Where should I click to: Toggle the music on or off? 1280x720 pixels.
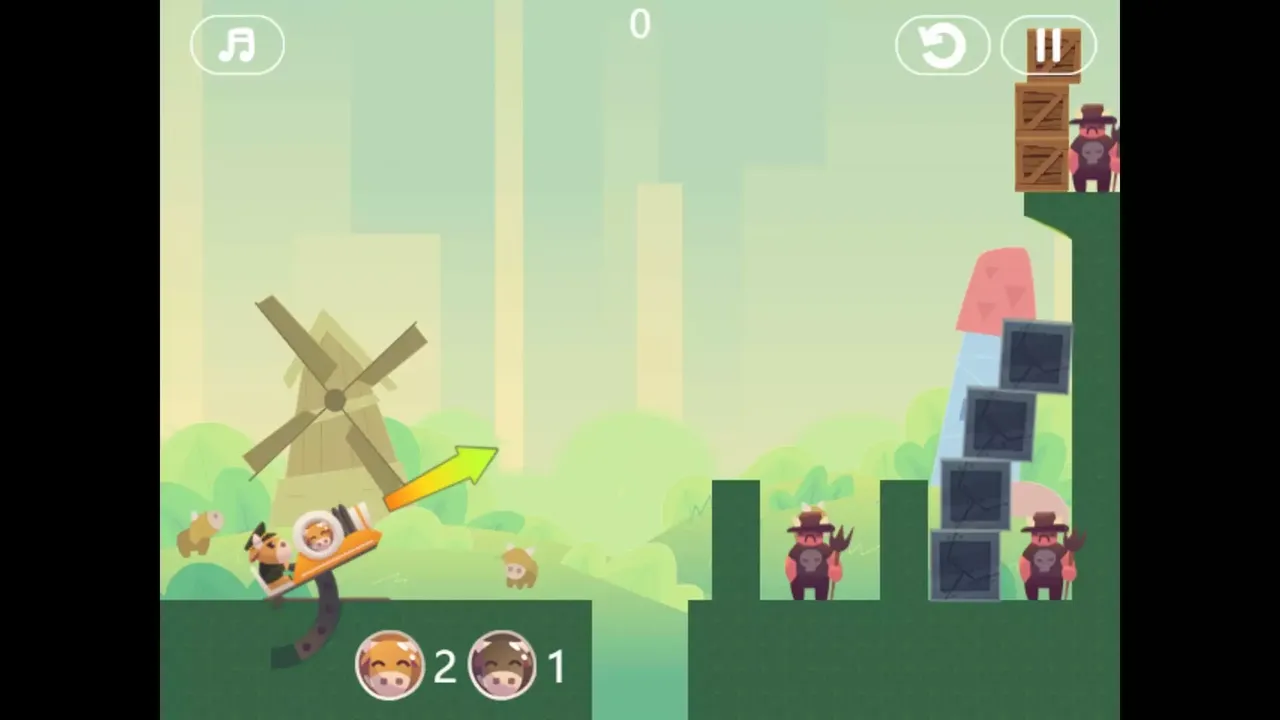[237, 45]
